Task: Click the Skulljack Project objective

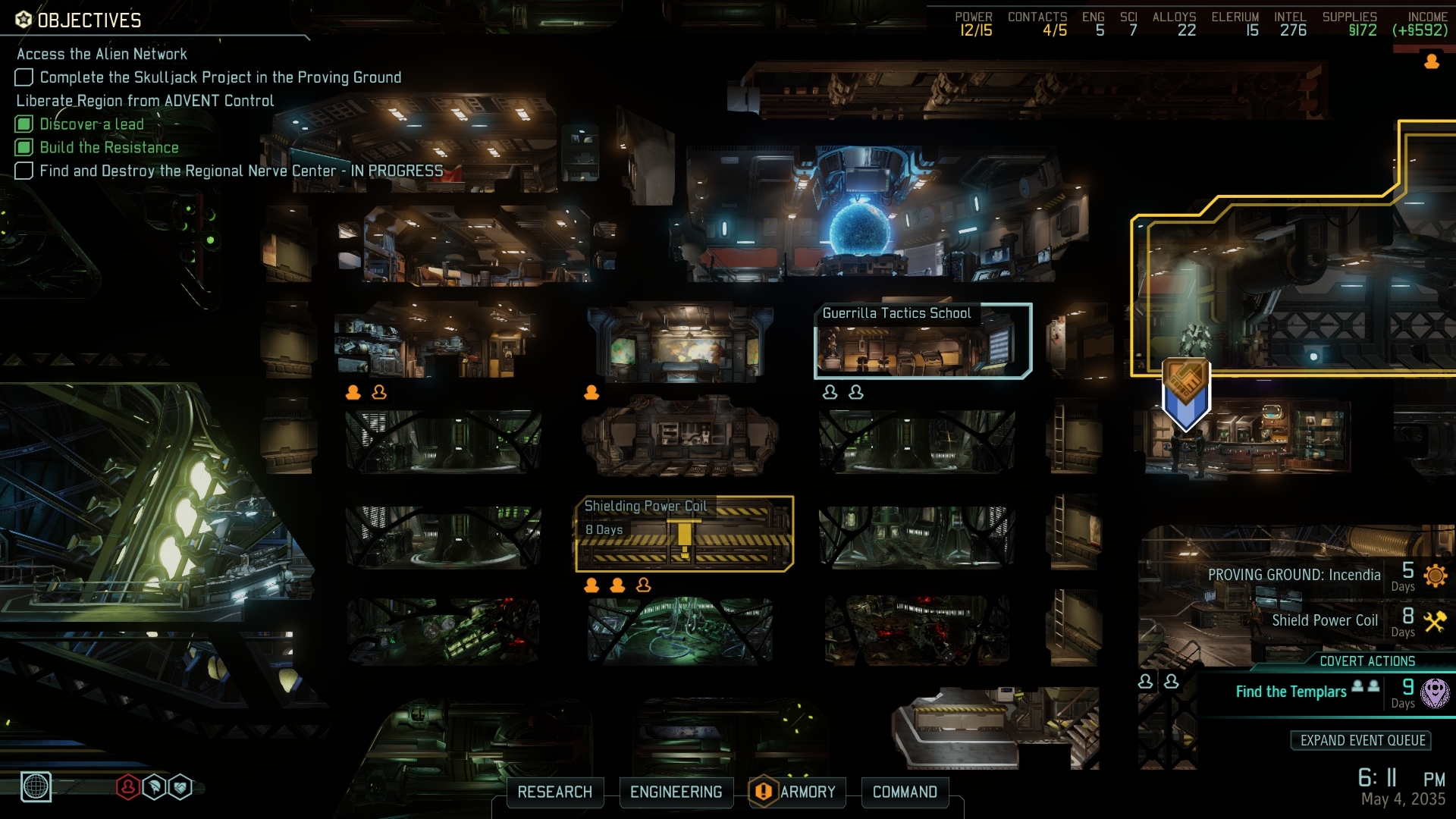Action: pyautogui.click(x=220, y=77)
